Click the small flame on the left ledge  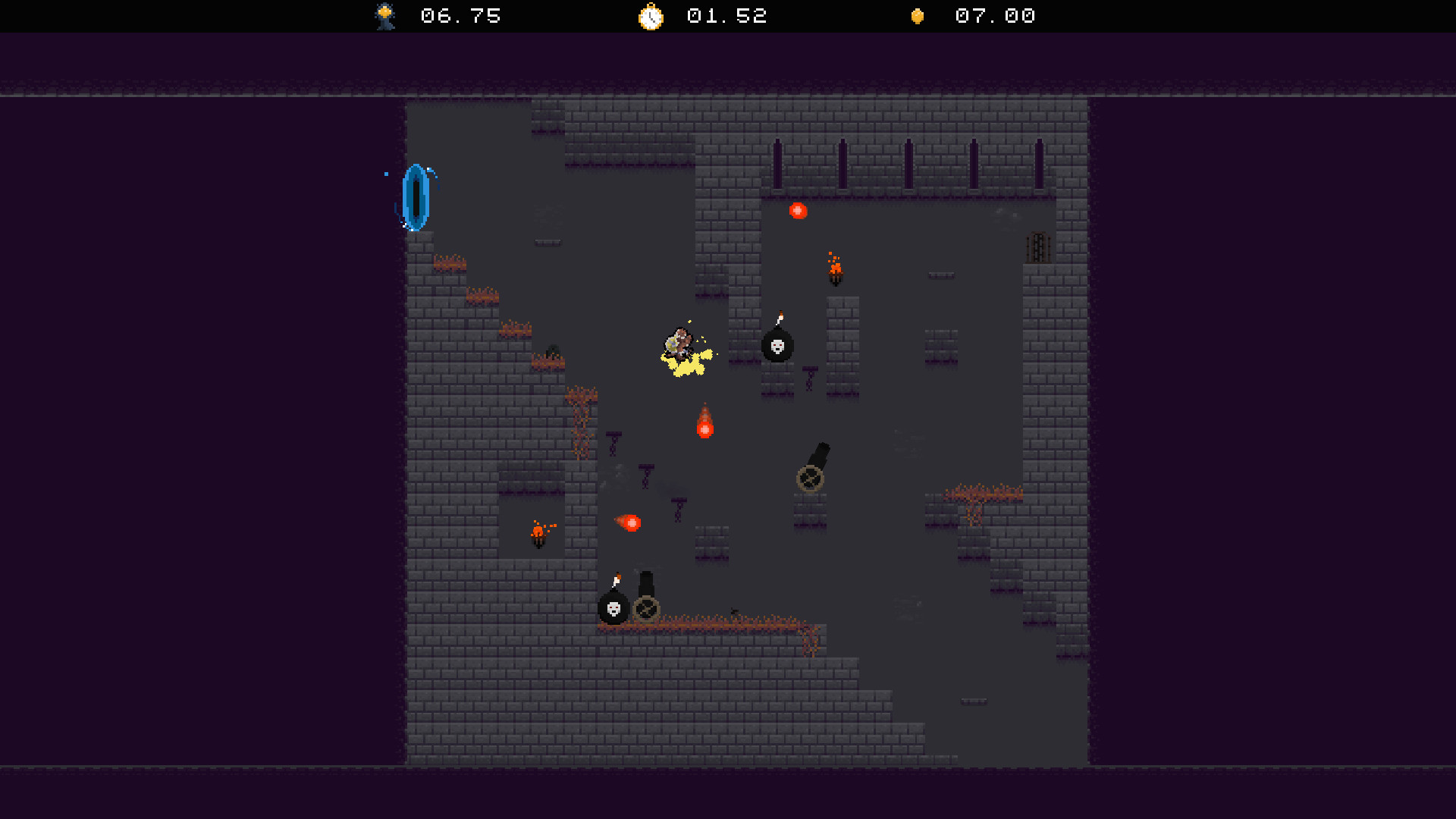(x=538, y=531)
